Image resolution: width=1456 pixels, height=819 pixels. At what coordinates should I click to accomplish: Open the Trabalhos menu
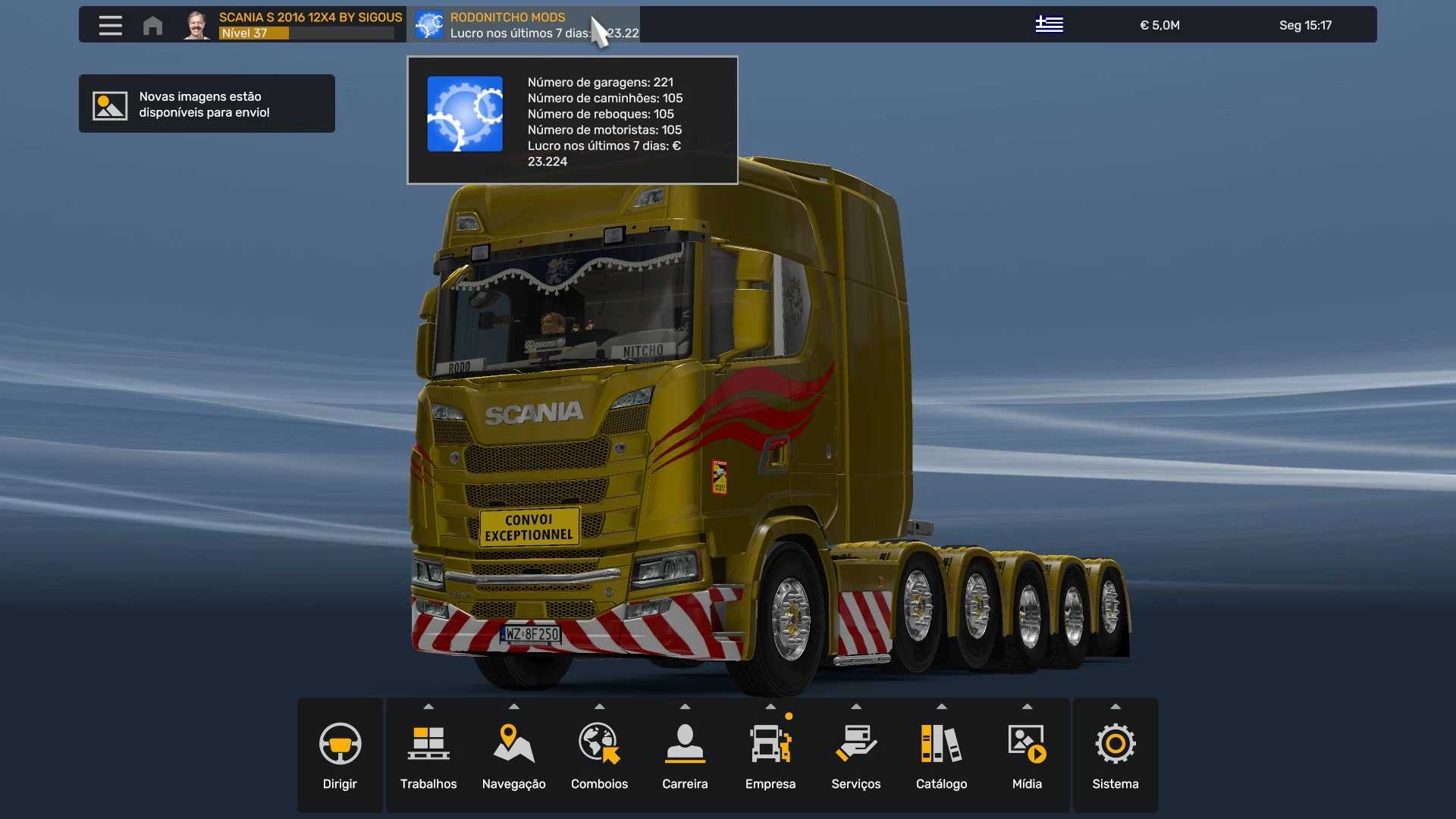428,755
